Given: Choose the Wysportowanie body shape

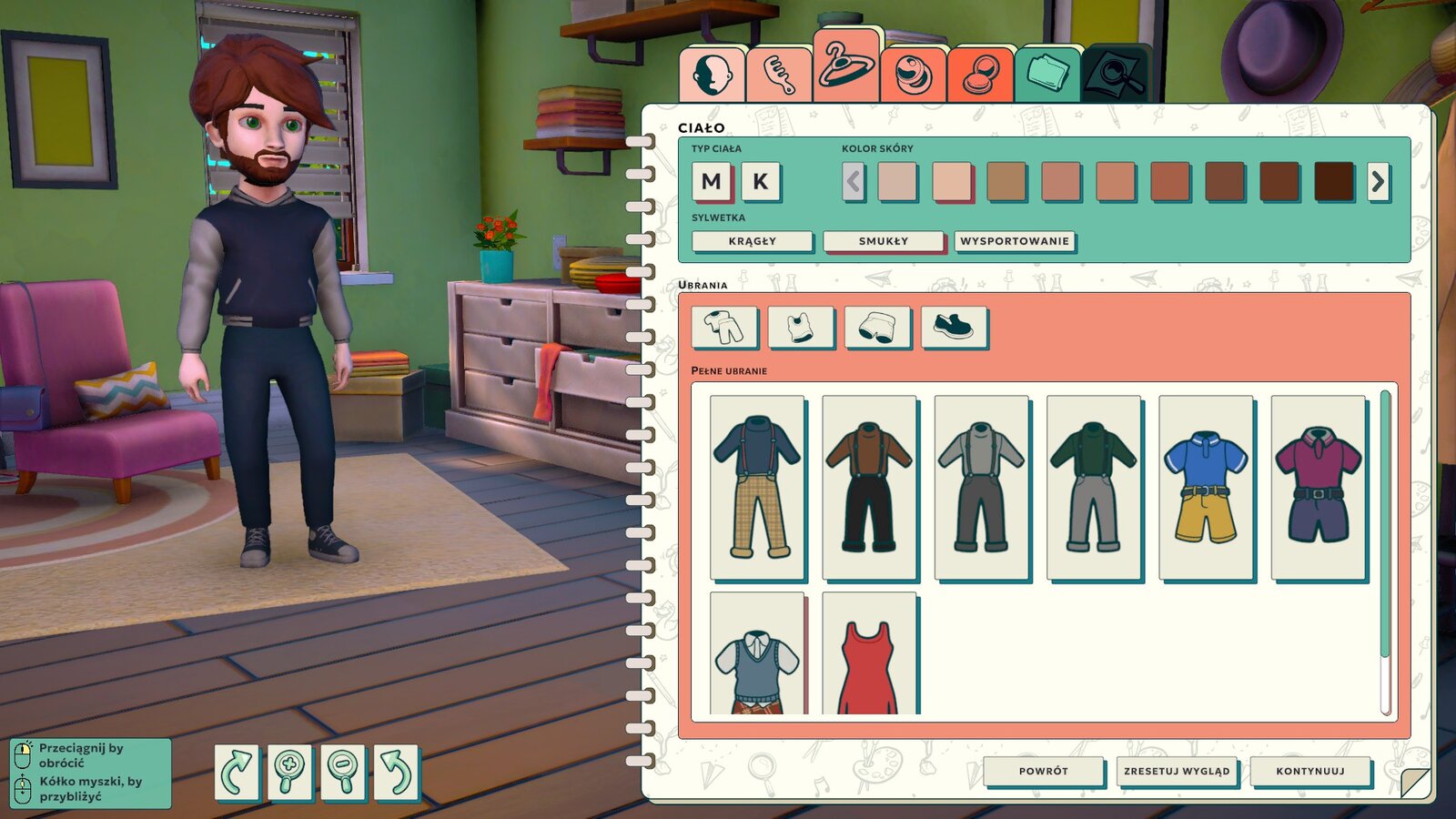Looking at the screenshot, I should coord(1015,241).
